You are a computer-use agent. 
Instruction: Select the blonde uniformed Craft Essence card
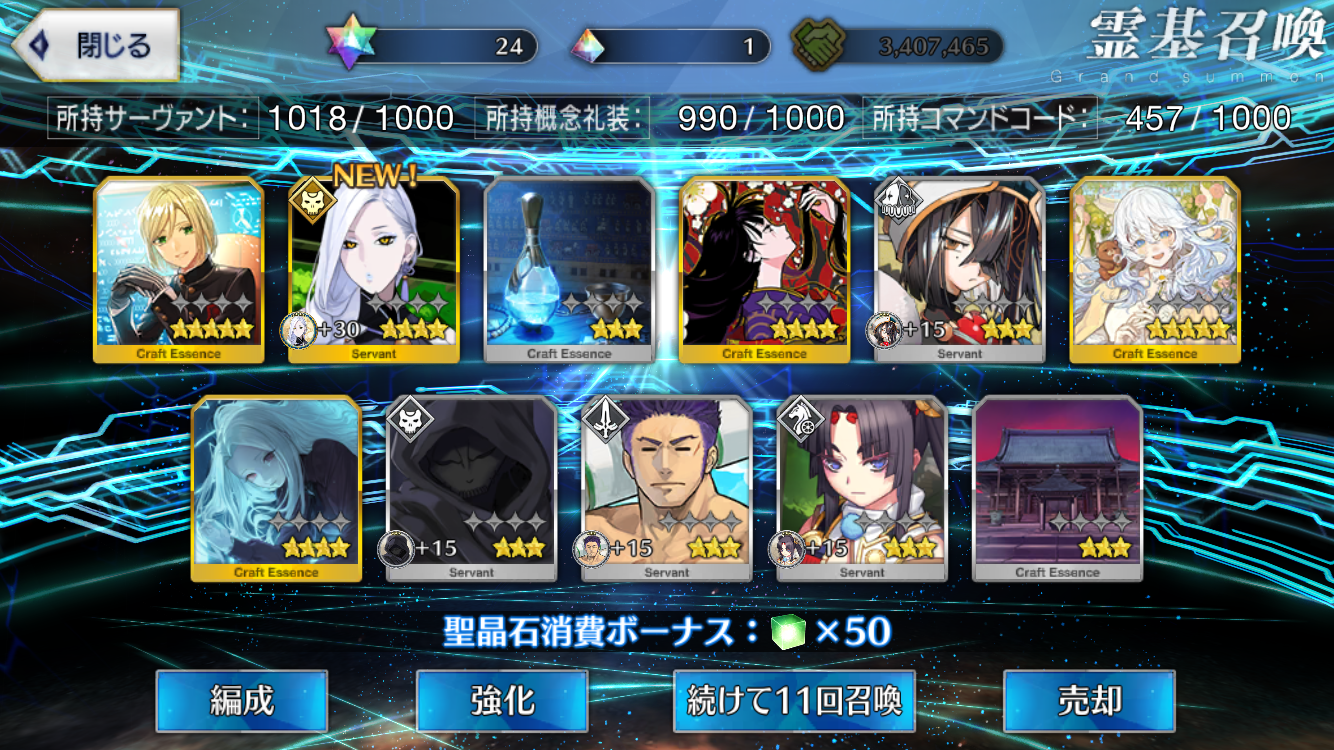tap(179, 270)
